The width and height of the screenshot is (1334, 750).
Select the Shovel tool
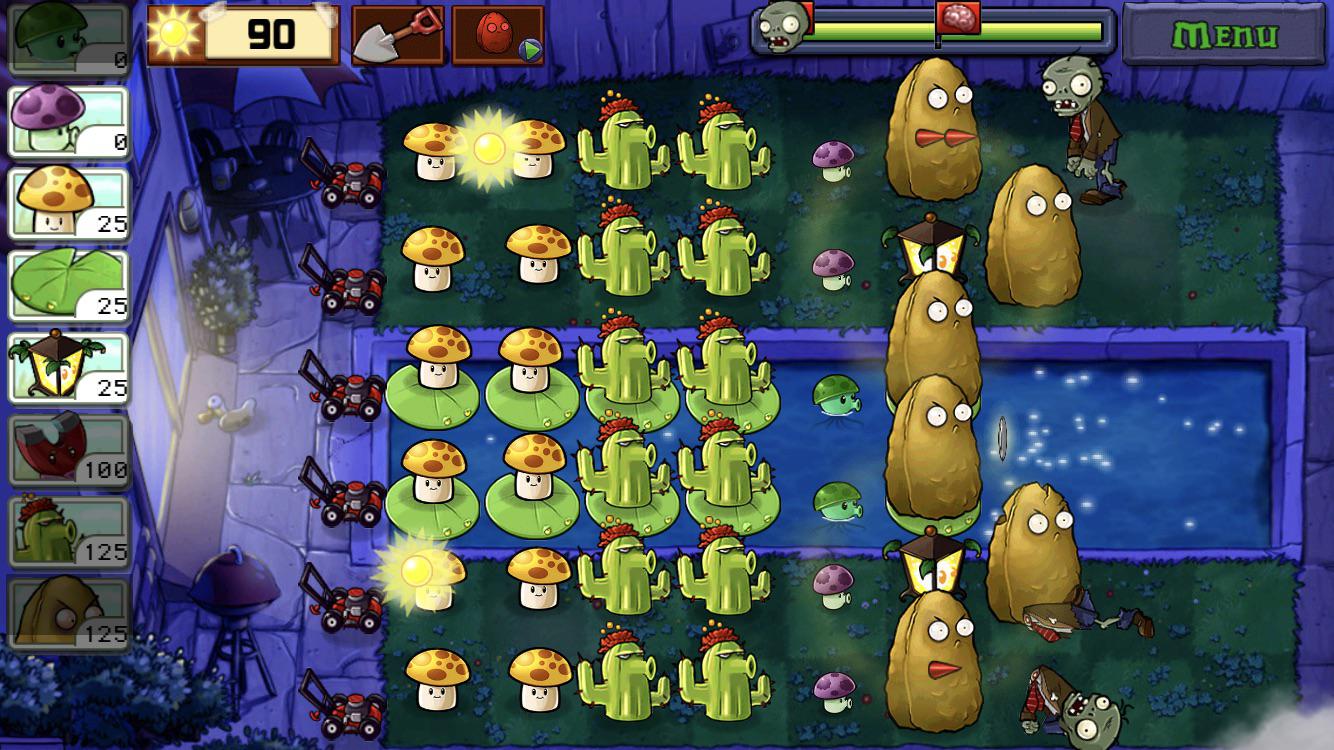tap(395, 35)
